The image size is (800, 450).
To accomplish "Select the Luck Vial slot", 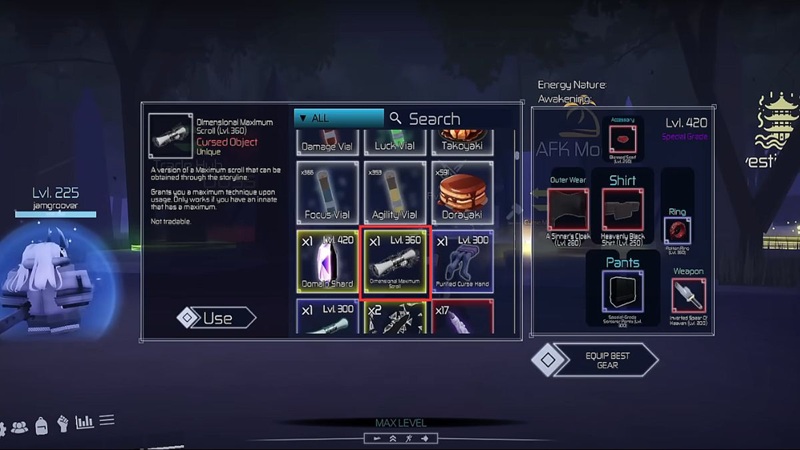I will [396, 143].
